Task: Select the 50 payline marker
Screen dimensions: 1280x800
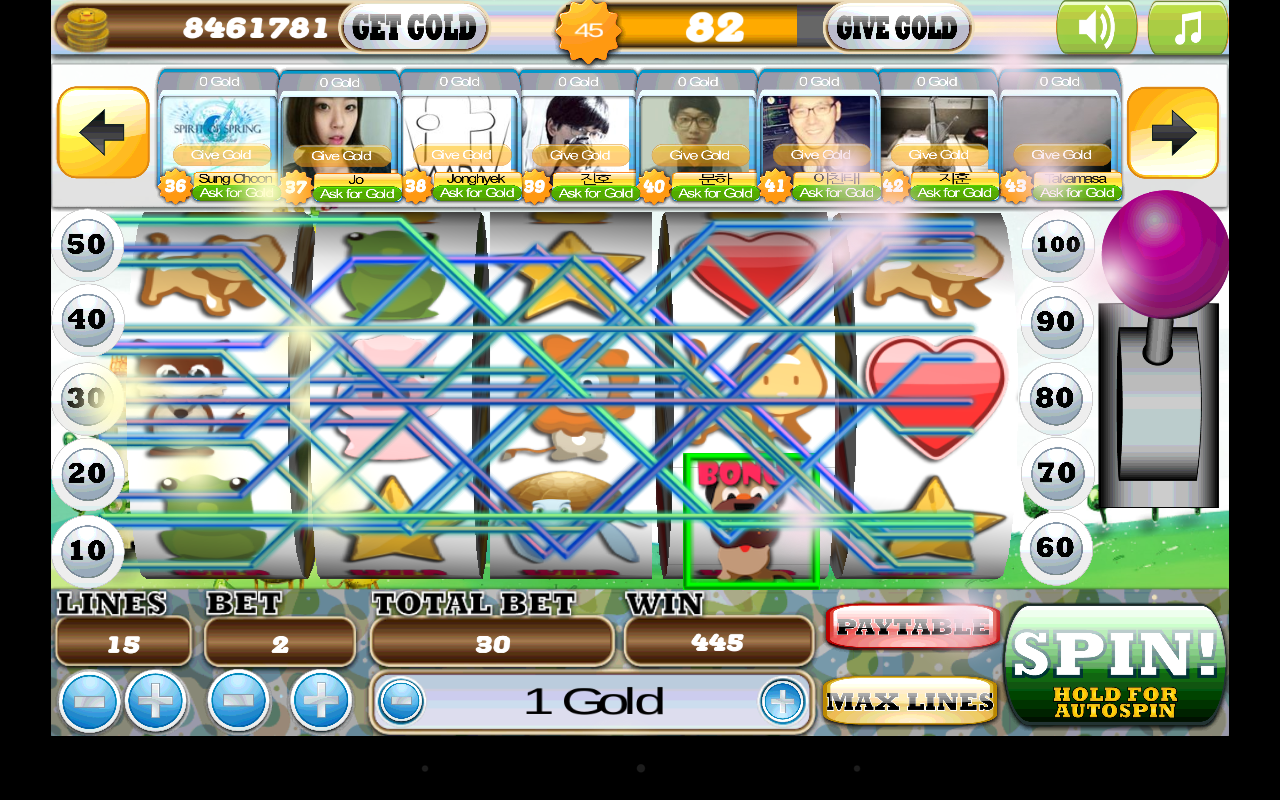Action: (87, 245)
